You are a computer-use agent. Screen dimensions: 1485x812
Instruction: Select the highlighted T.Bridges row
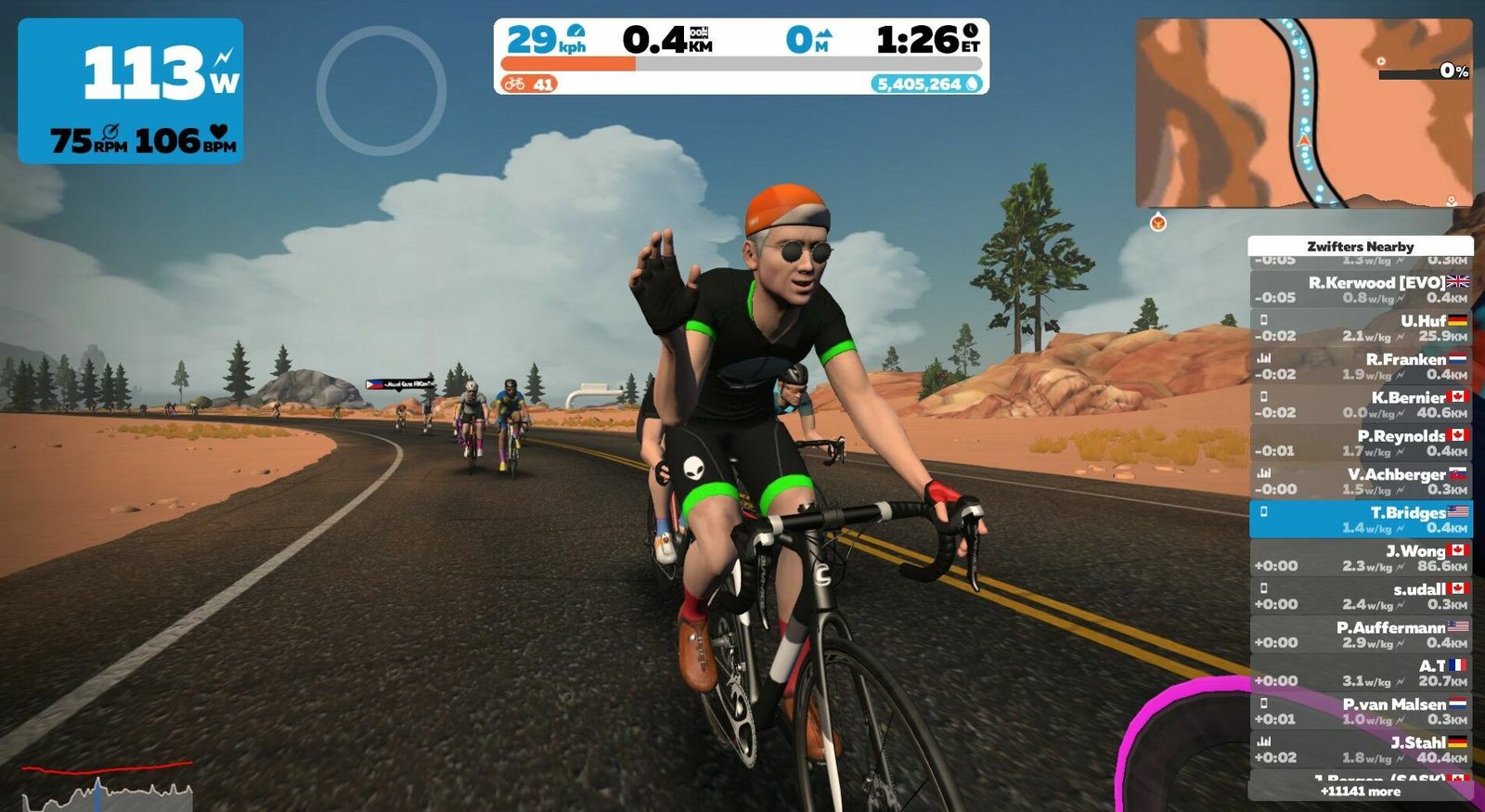coord(1360,520)
